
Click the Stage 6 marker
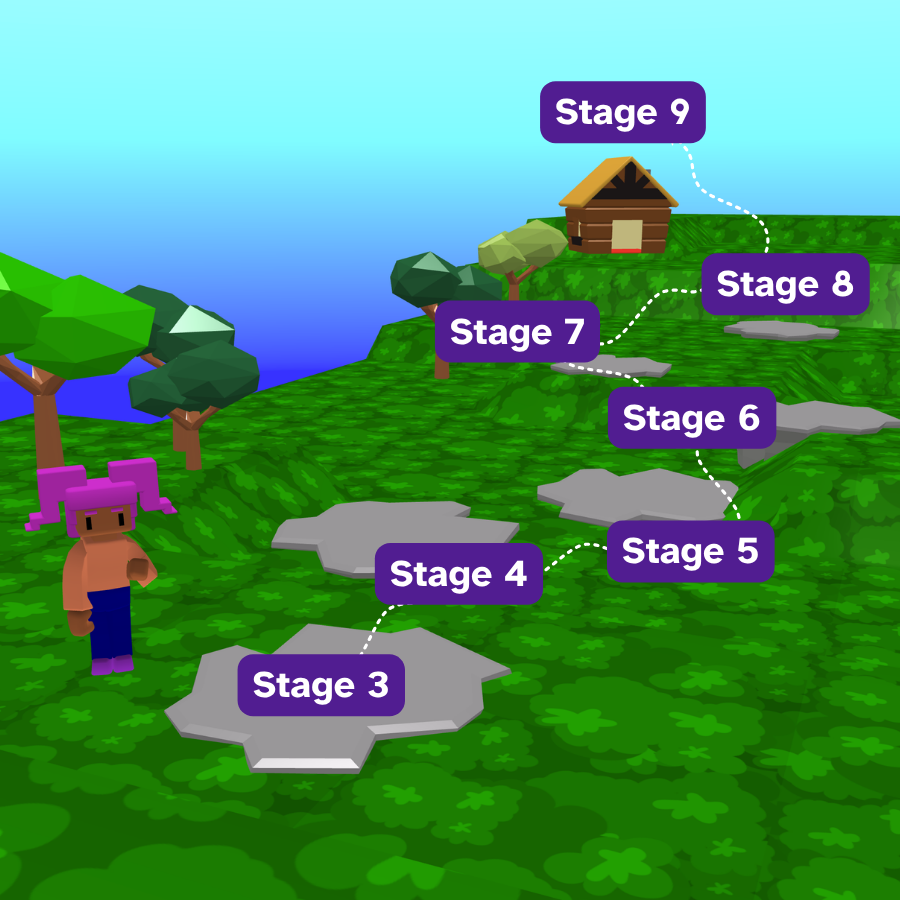click(691, 418)
